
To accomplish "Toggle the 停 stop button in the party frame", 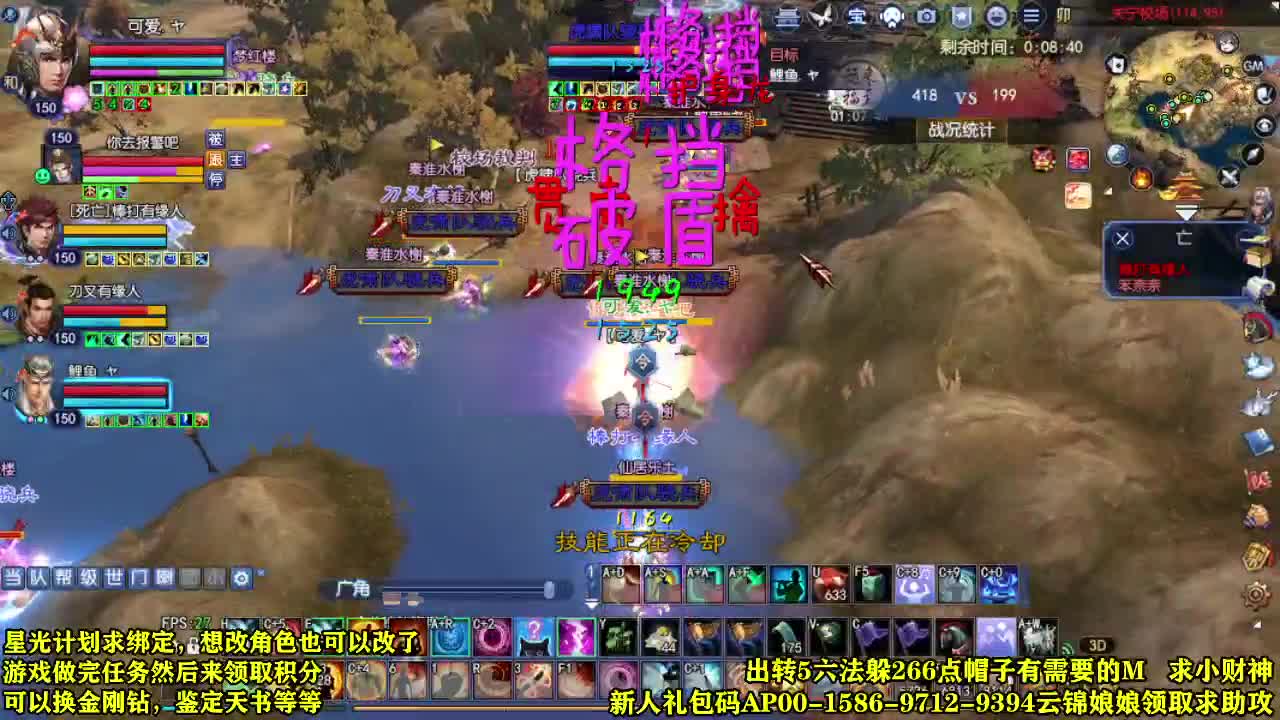I will (x=216, y=181).
